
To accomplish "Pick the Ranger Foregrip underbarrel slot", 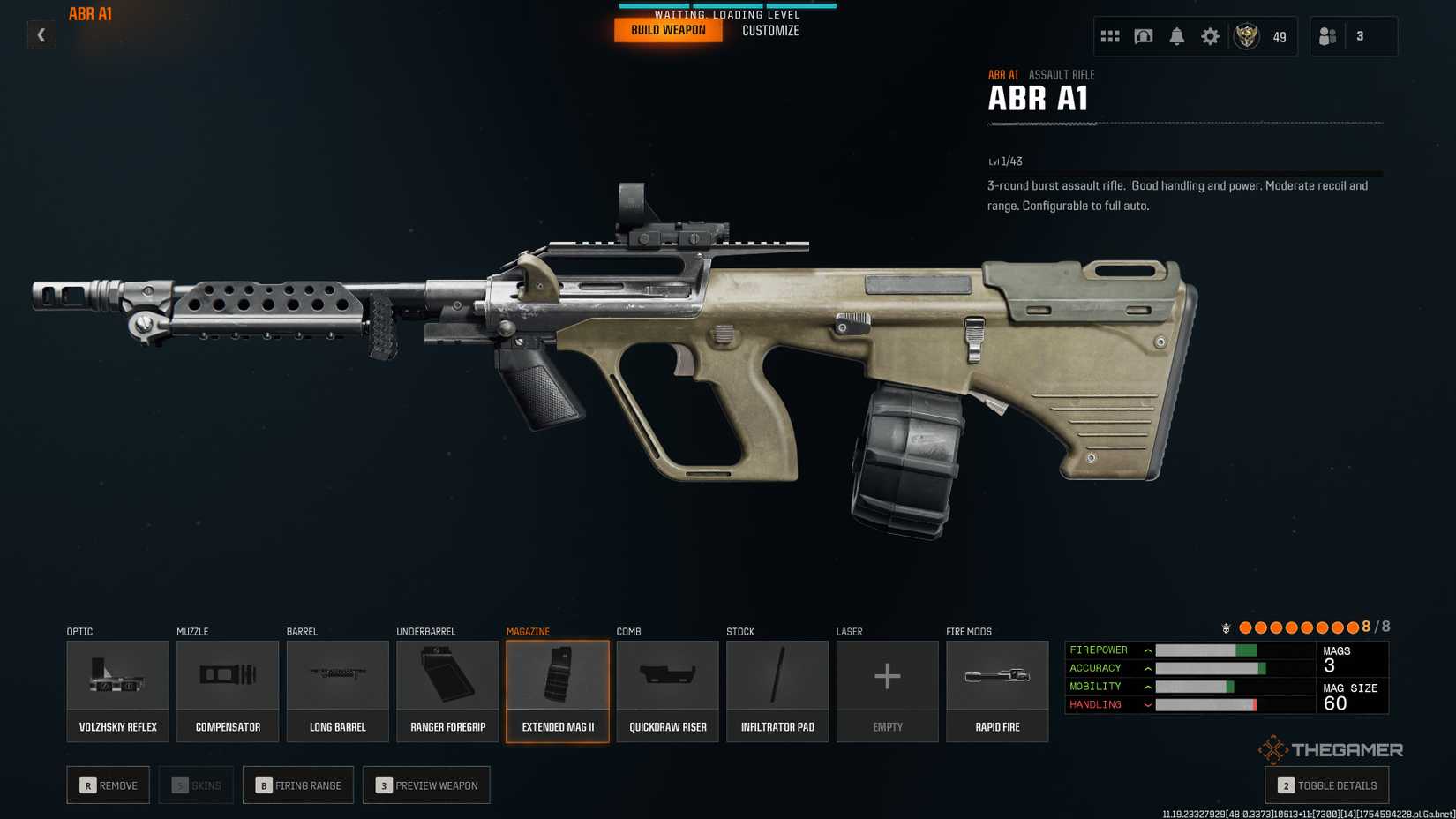I will (447, 691).
